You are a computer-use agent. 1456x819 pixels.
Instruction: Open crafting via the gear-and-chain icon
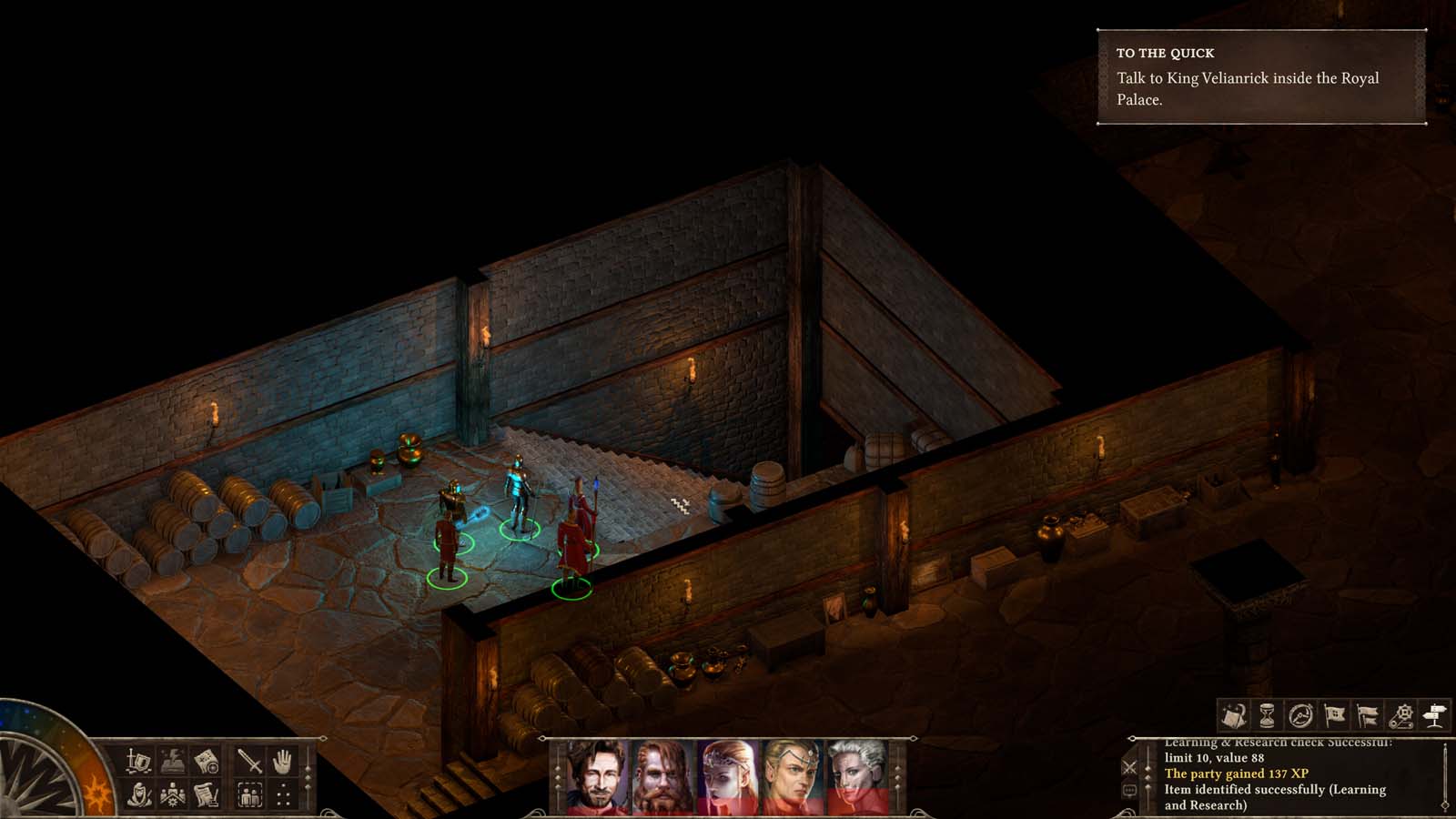pyautogui.click(x=1401, y=715)
